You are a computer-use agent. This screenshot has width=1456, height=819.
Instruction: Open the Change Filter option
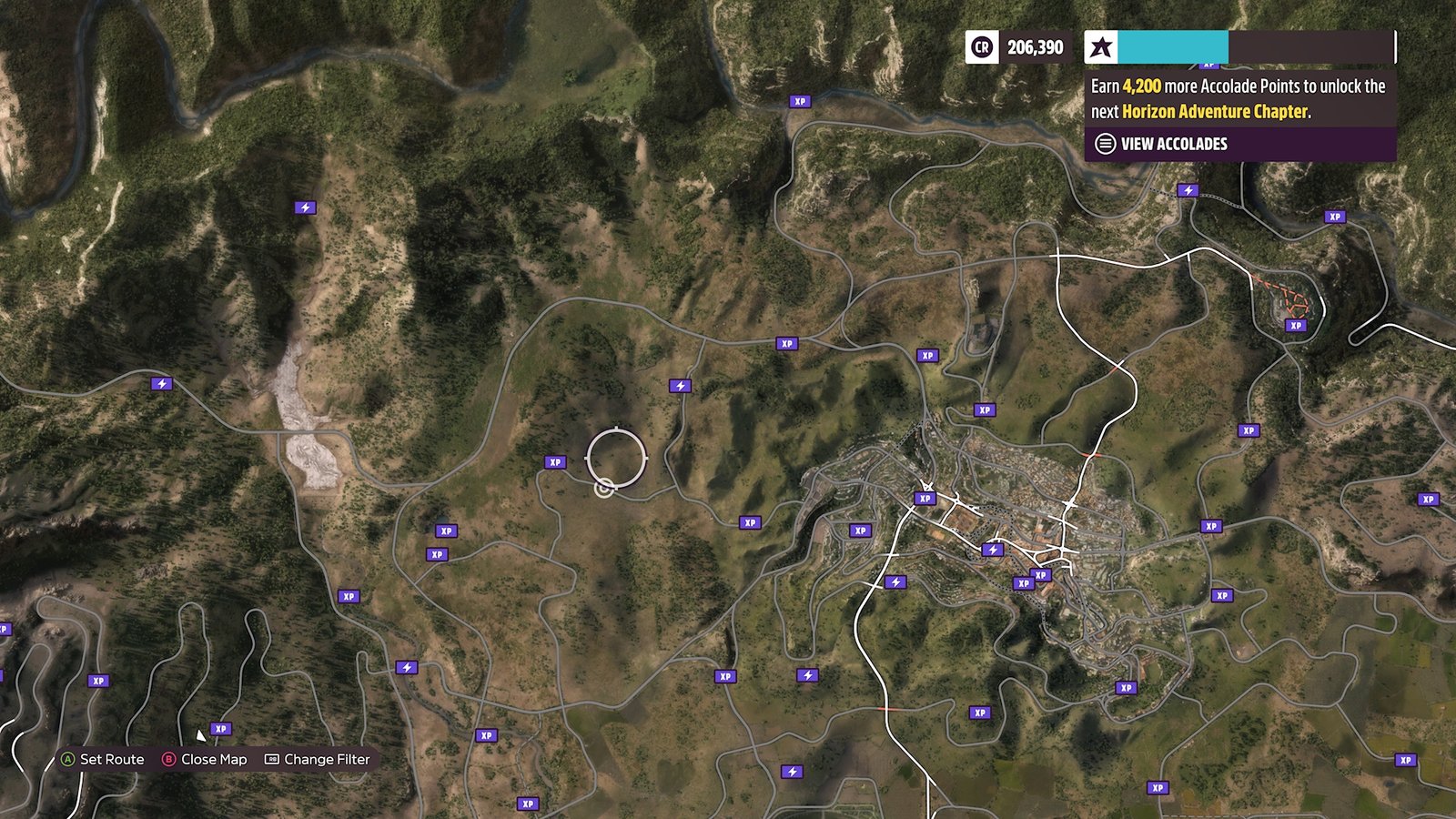(317, 759)
